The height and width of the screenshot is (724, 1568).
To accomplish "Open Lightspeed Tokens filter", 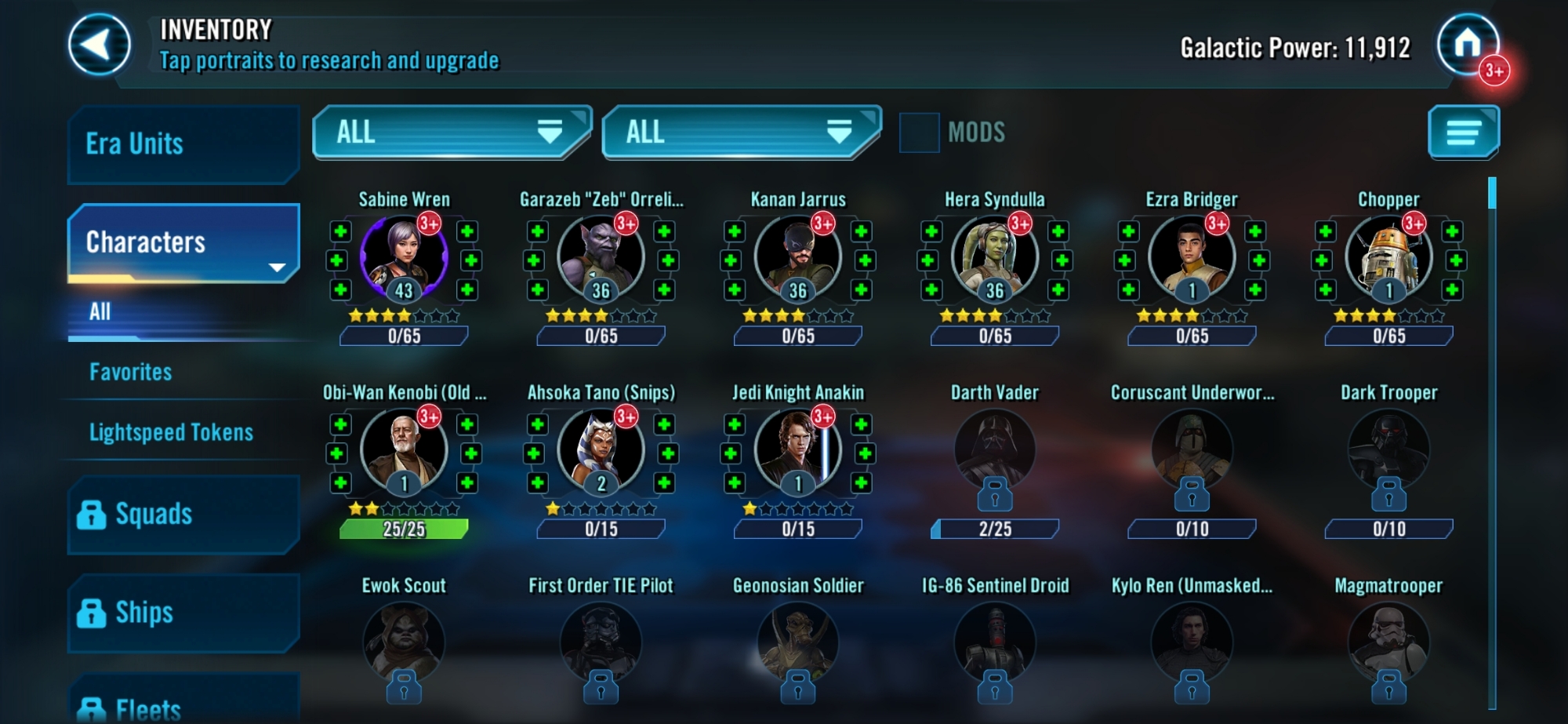I will click(171, 432).
